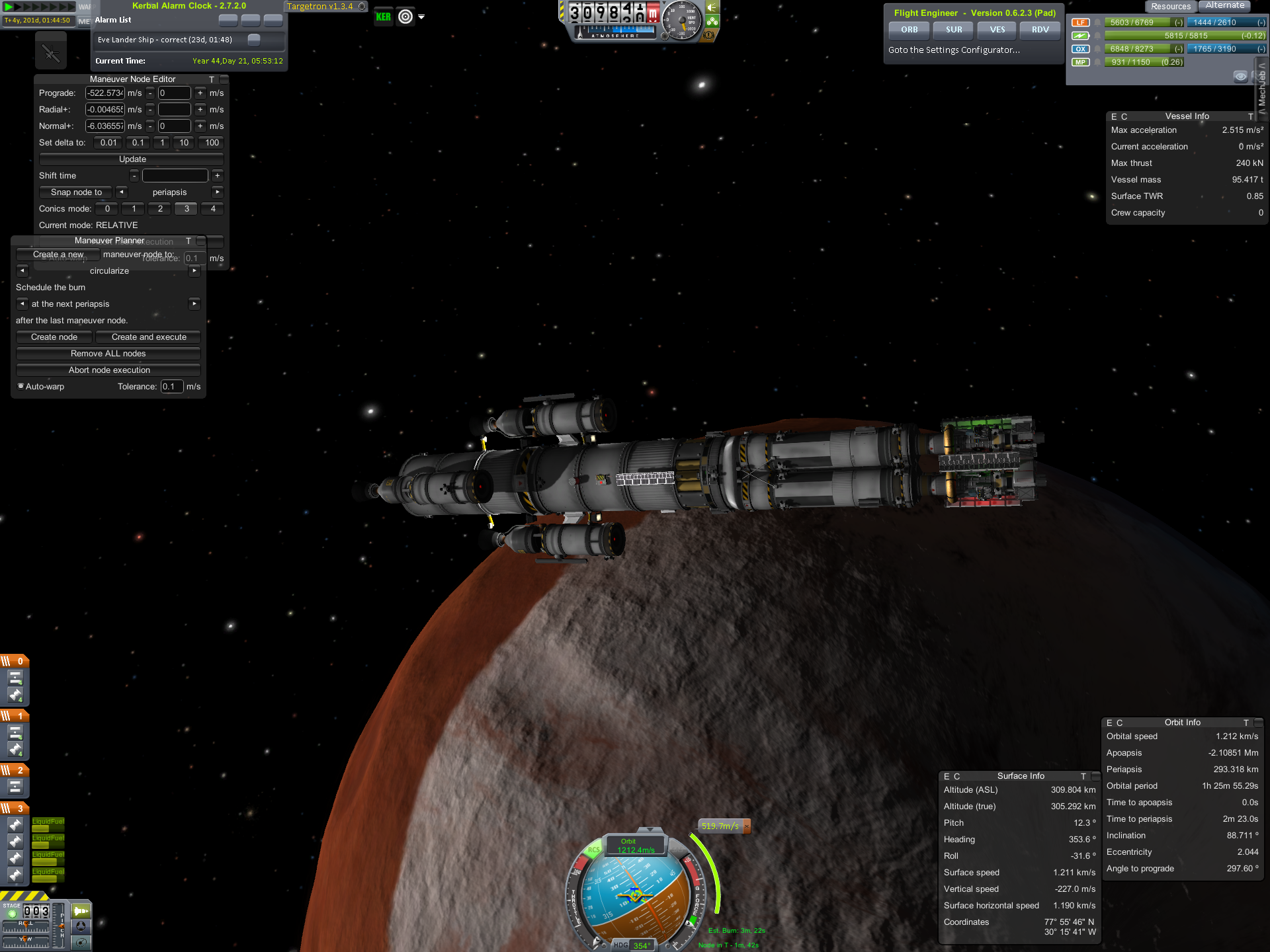1270x952 pixels.
Task: Remove ALL maneuver nodes
Action: click(108, 354)
